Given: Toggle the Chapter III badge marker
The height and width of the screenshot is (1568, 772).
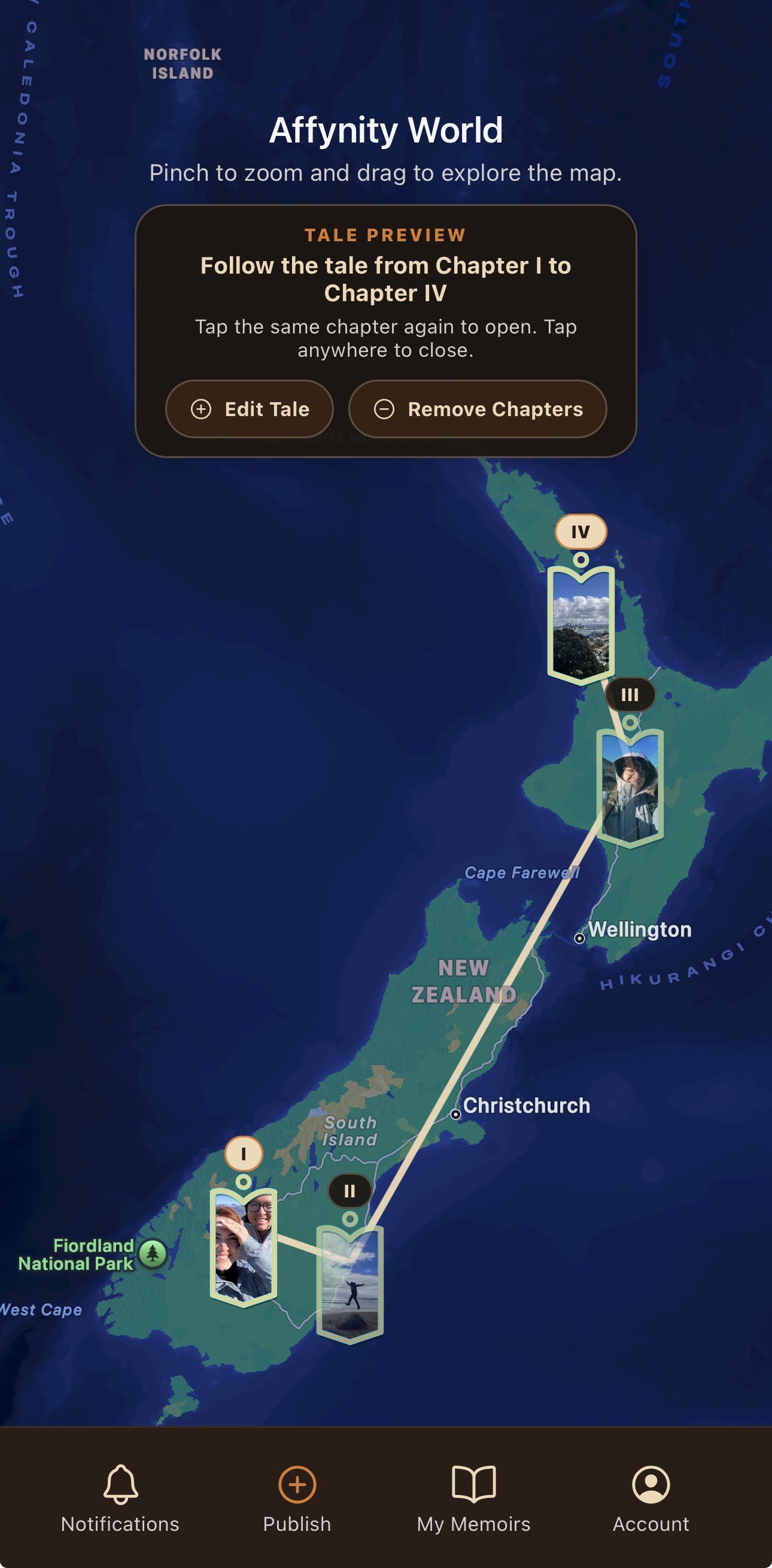Looking at the screenshot, I should (630, 694).
